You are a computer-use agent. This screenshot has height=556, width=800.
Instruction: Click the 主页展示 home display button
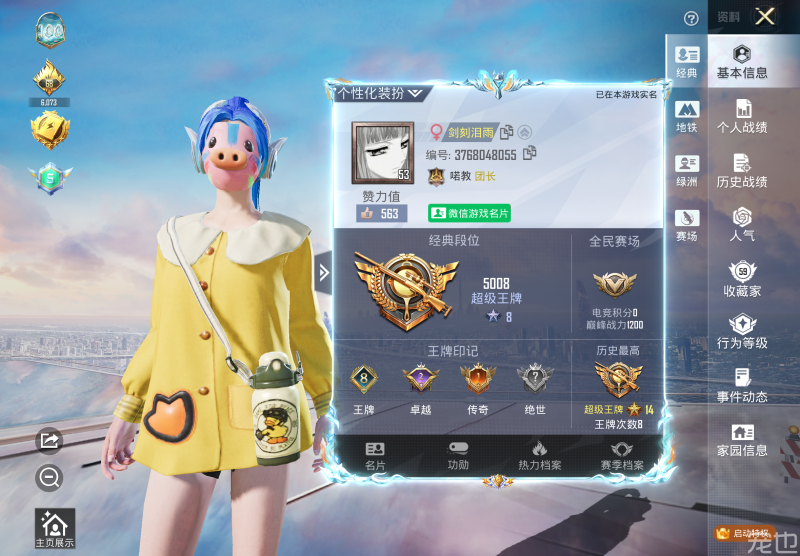click(x=54, y=529)
